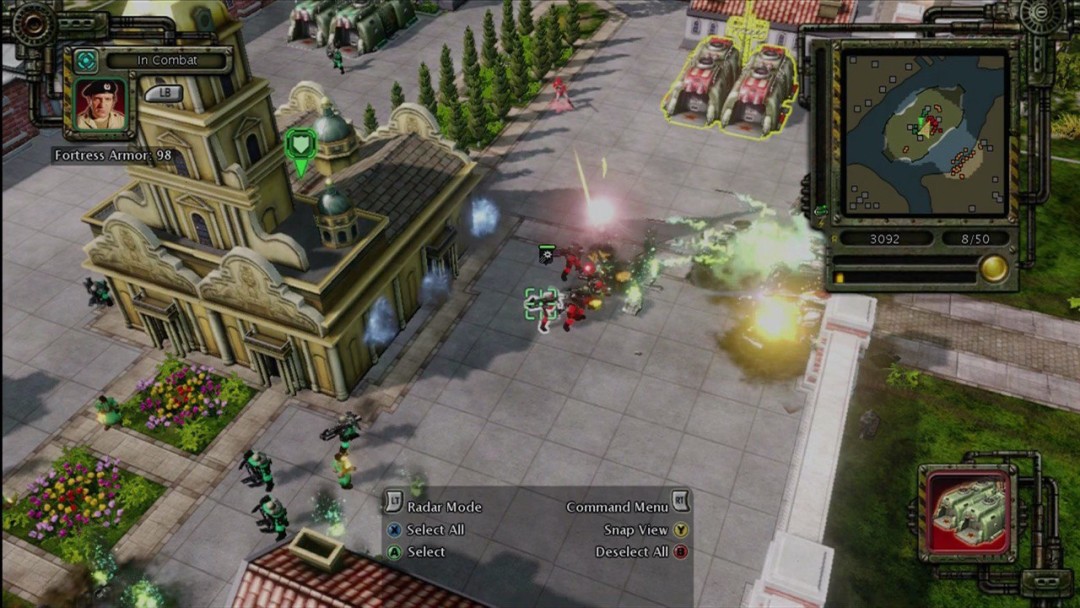Screen dimensions: 1080x608
Task: Click the green shield objective marker
Action: [300, 148]
